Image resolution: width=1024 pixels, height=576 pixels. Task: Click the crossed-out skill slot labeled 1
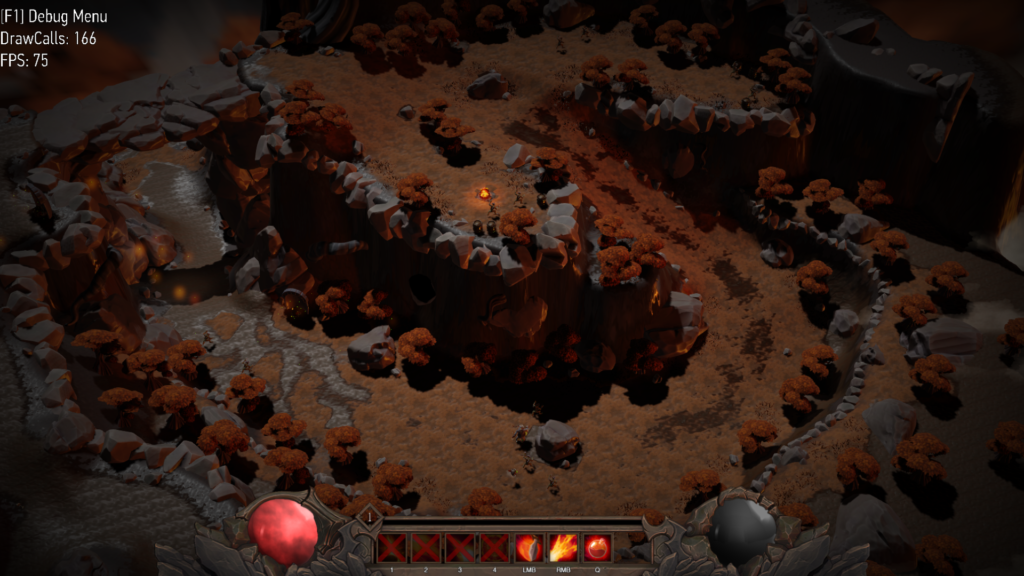[391, 548]
